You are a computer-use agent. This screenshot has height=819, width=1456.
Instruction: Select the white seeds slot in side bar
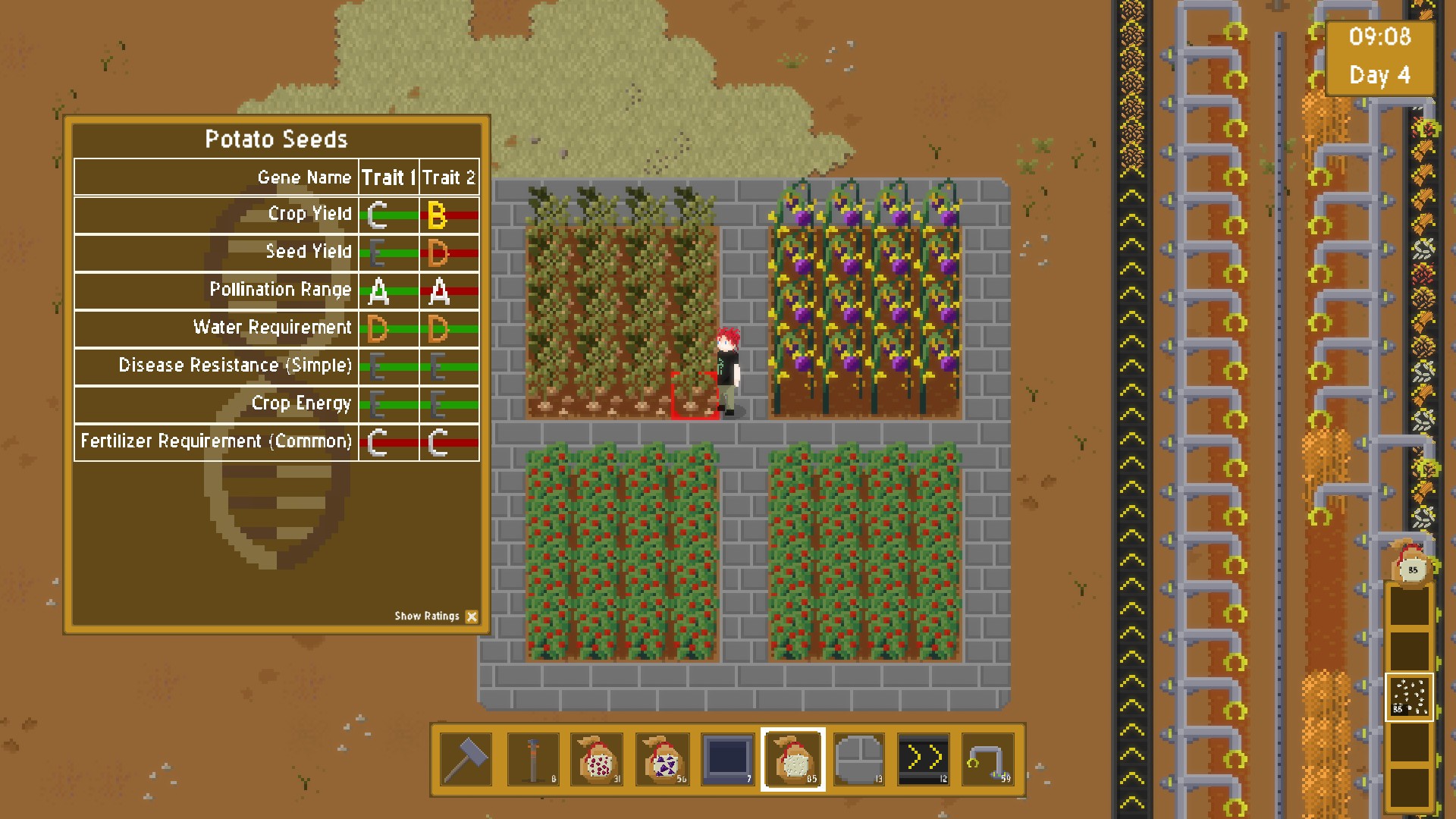1410,697
